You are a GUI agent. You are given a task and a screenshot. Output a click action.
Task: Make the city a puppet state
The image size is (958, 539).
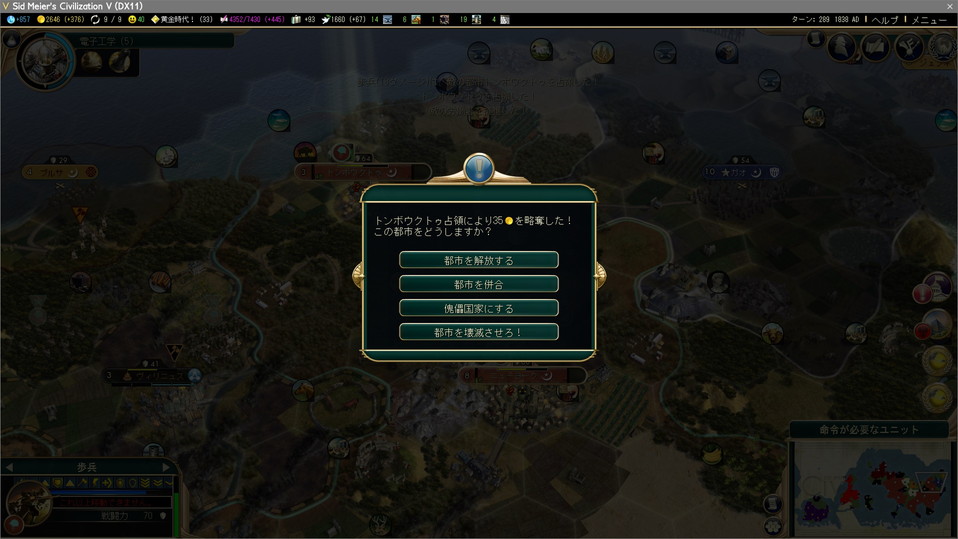[478, 308]
